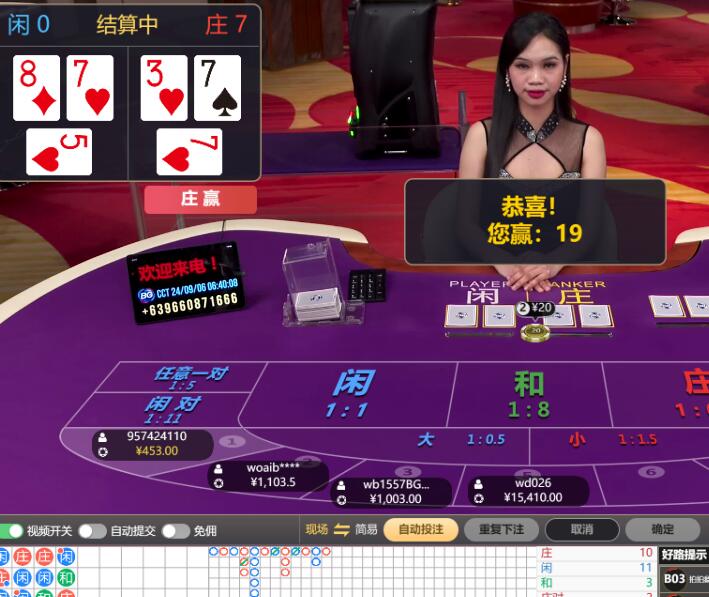This screenshot has height=597, width=709.
Task: Open the 好路提示 good road tips
Action: tap(683, 554)
